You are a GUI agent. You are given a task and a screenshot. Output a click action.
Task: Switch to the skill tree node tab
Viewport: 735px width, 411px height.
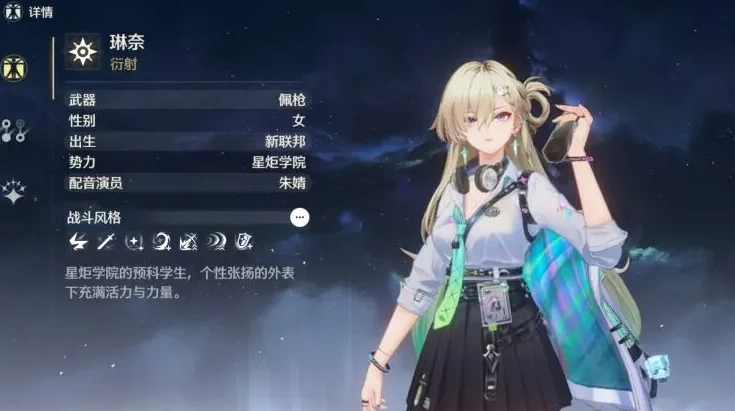[15, 129]
